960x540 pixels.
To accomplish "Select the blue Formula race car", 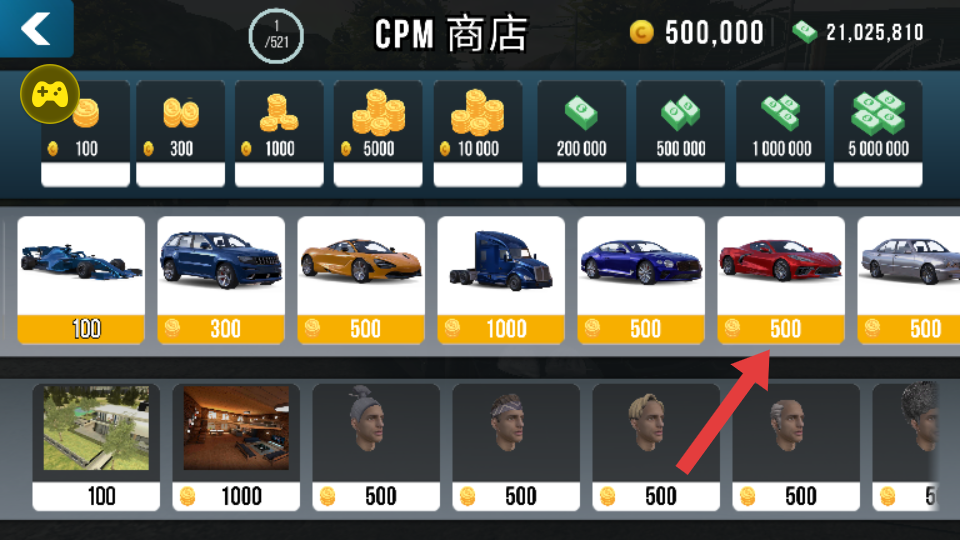I will 81,280.
